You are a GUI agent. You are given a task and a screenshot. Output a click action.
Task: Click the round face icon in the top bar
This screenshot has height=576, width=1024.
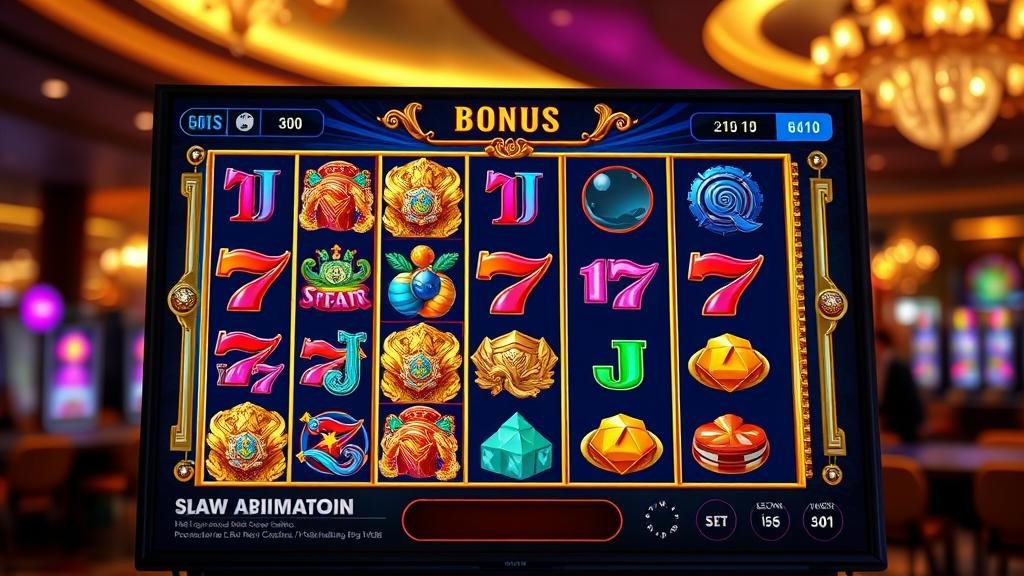tap(244, 123)
